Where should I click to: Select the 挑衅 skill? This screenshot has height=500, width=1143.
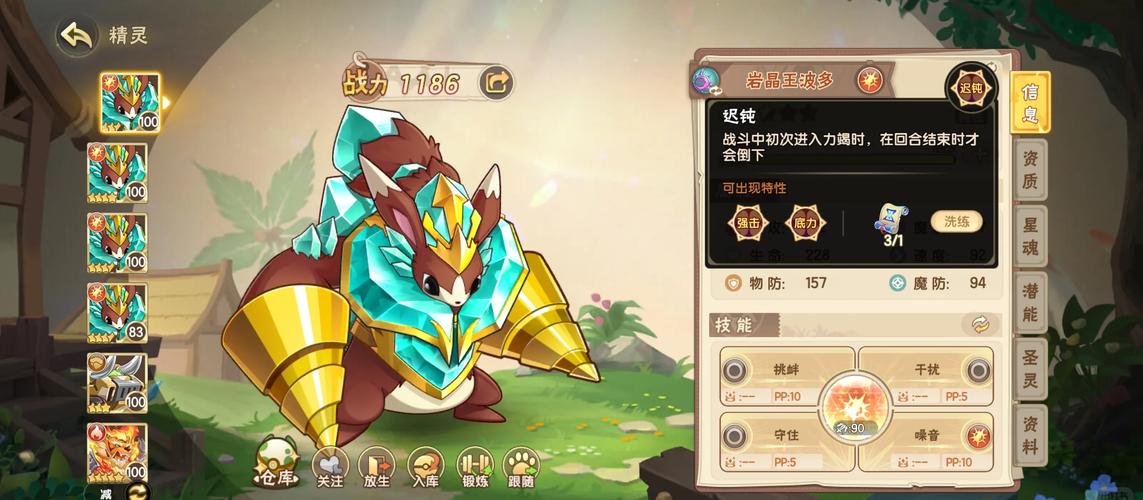tap(786, 375)
